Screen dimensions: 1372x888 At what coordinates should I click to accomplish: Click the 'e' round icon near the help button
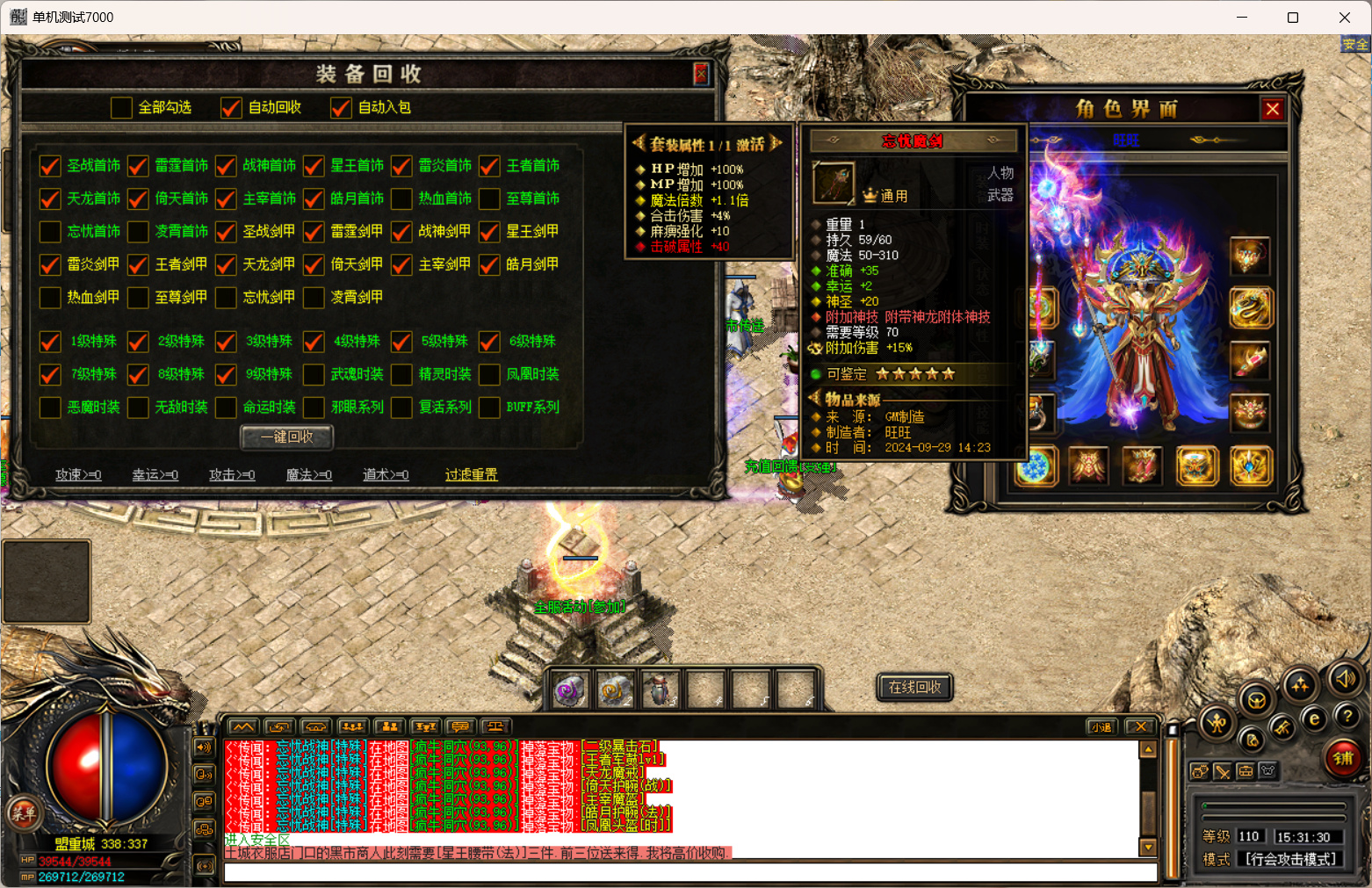(x=1314, y=718)
